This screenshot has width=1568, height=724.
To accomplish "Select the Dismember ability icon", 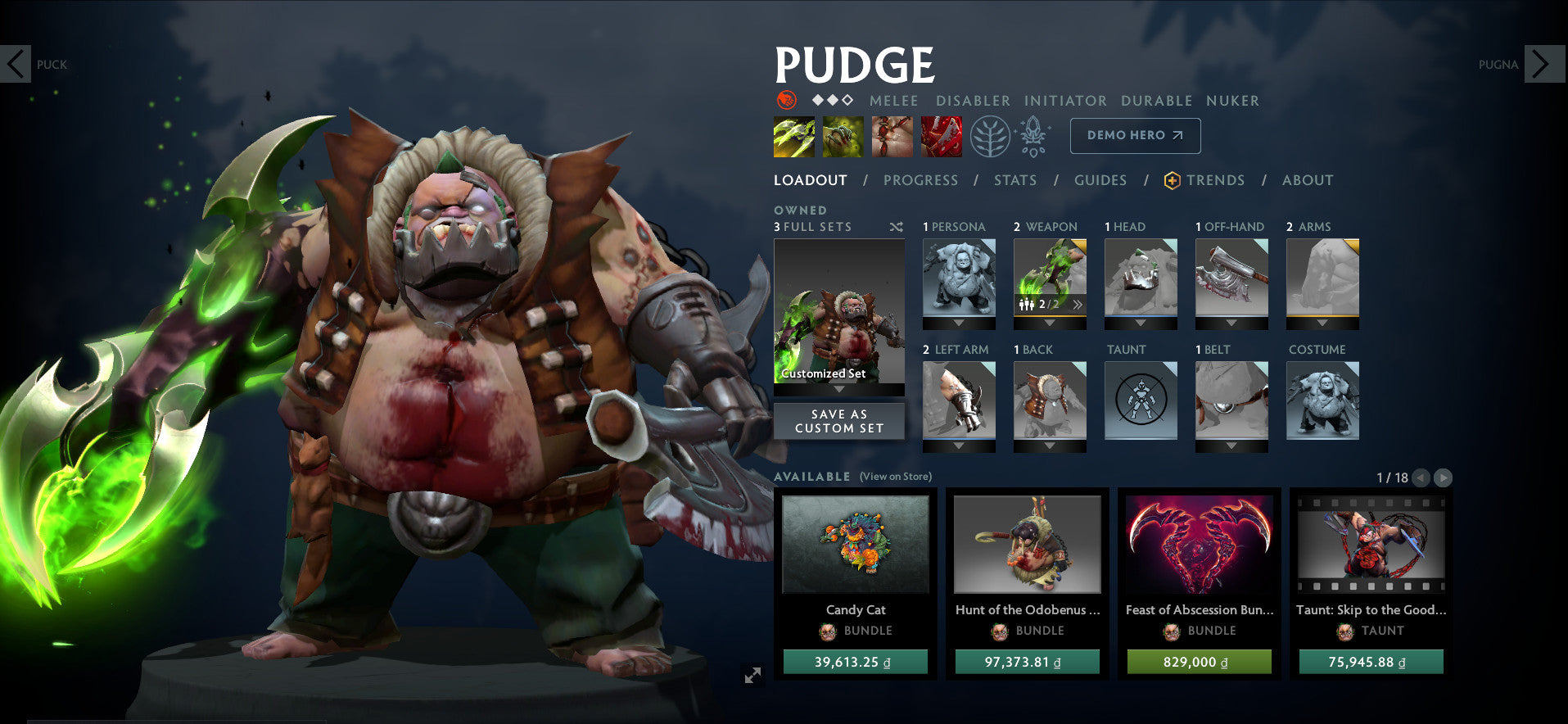I will 942,136.
